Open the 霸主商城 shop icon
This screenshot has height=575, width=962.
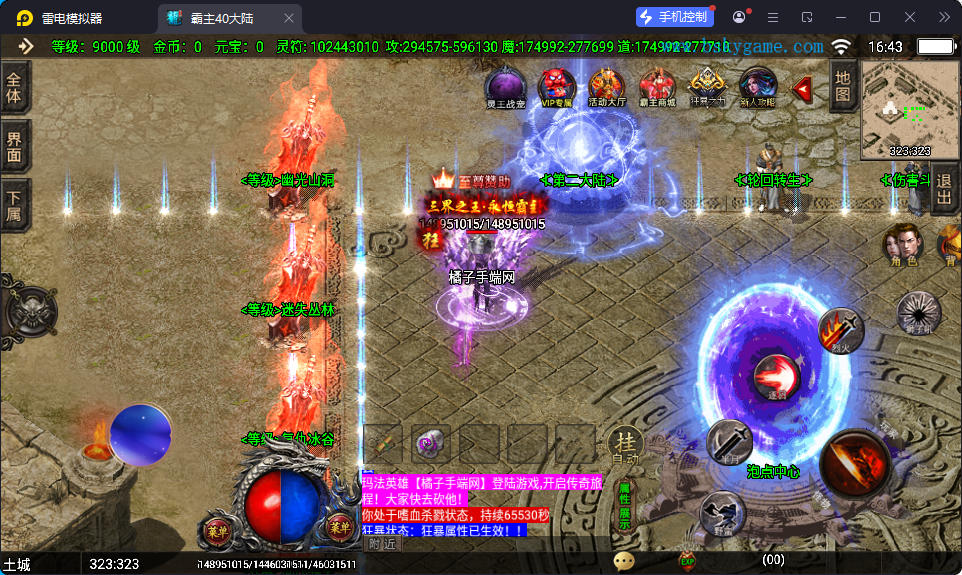(x=657, y=88)
